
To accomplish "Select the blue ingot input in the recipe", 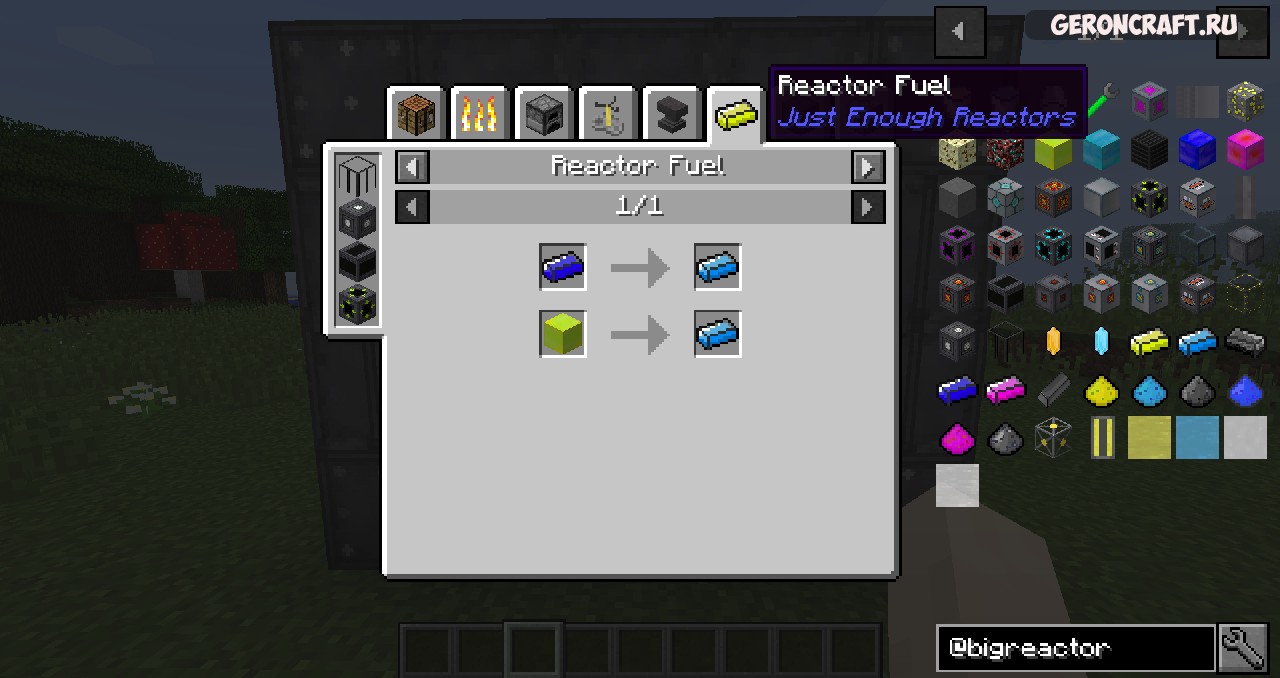I will (x=563, y=268).
